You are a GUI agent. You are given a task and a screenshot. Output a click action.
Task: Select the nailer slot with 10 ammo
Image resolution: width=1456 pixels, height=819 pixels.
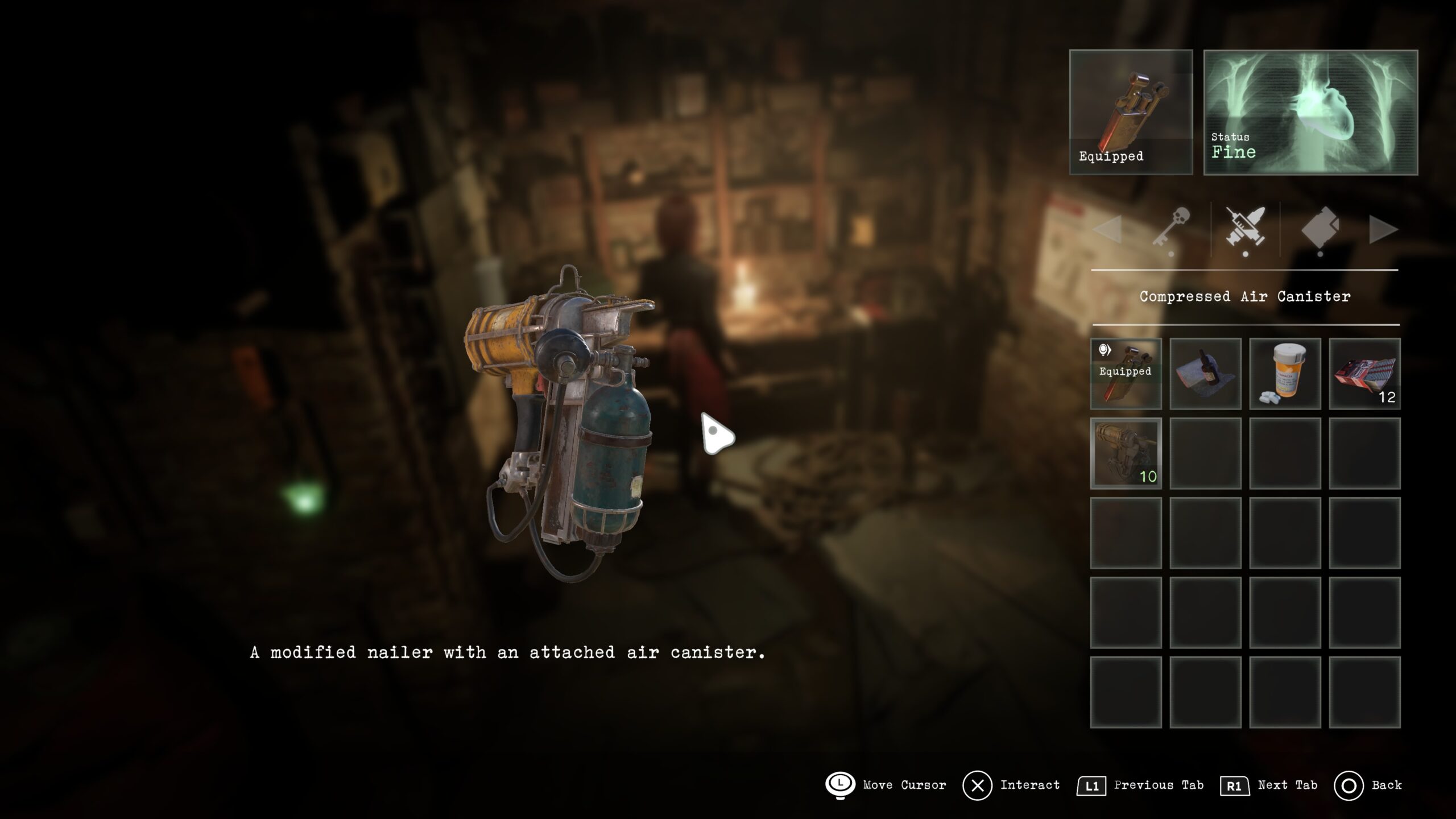point(1126,453)
